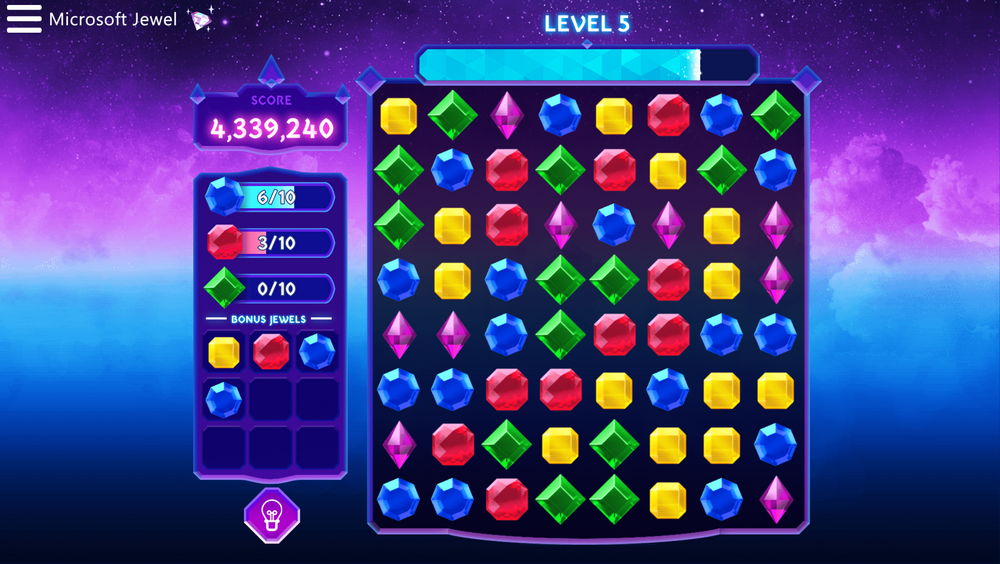The width and height of the screenshot is (1000, 564).
Task: Select the yellow bonus jewel
Action: (223, 352)
